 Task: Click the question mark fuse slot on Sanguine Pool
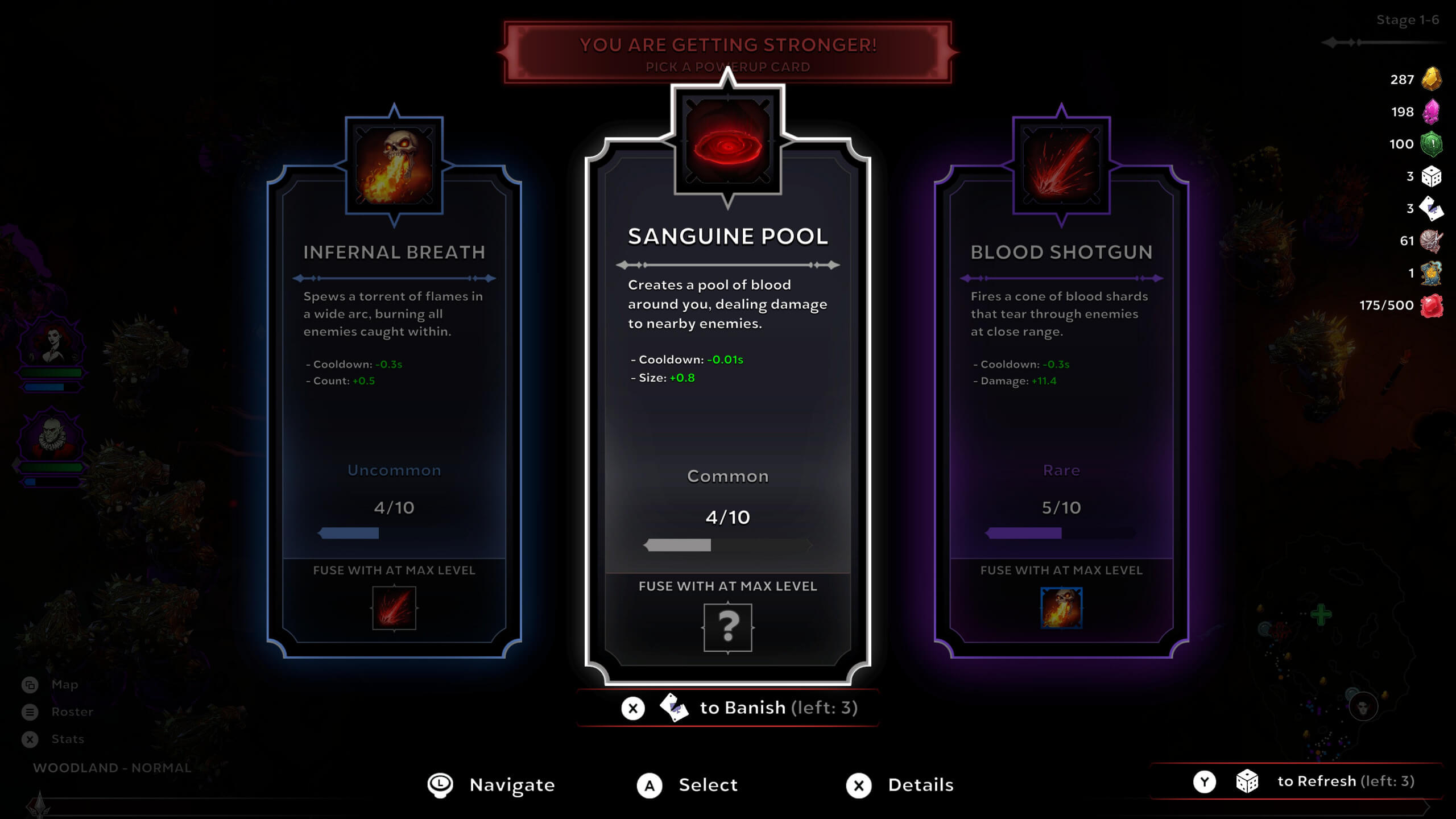coord(729,628)
